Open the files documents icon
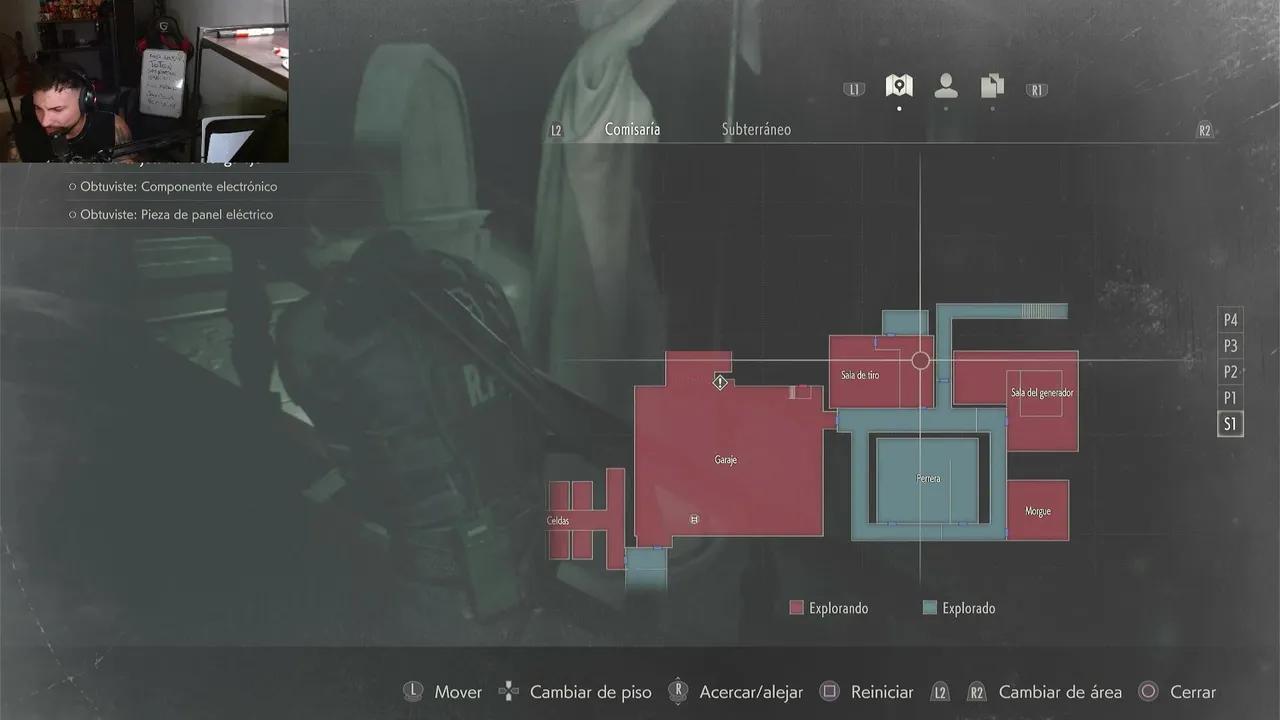The height and width of the screenshot is (720, 1280). point(991,87)
